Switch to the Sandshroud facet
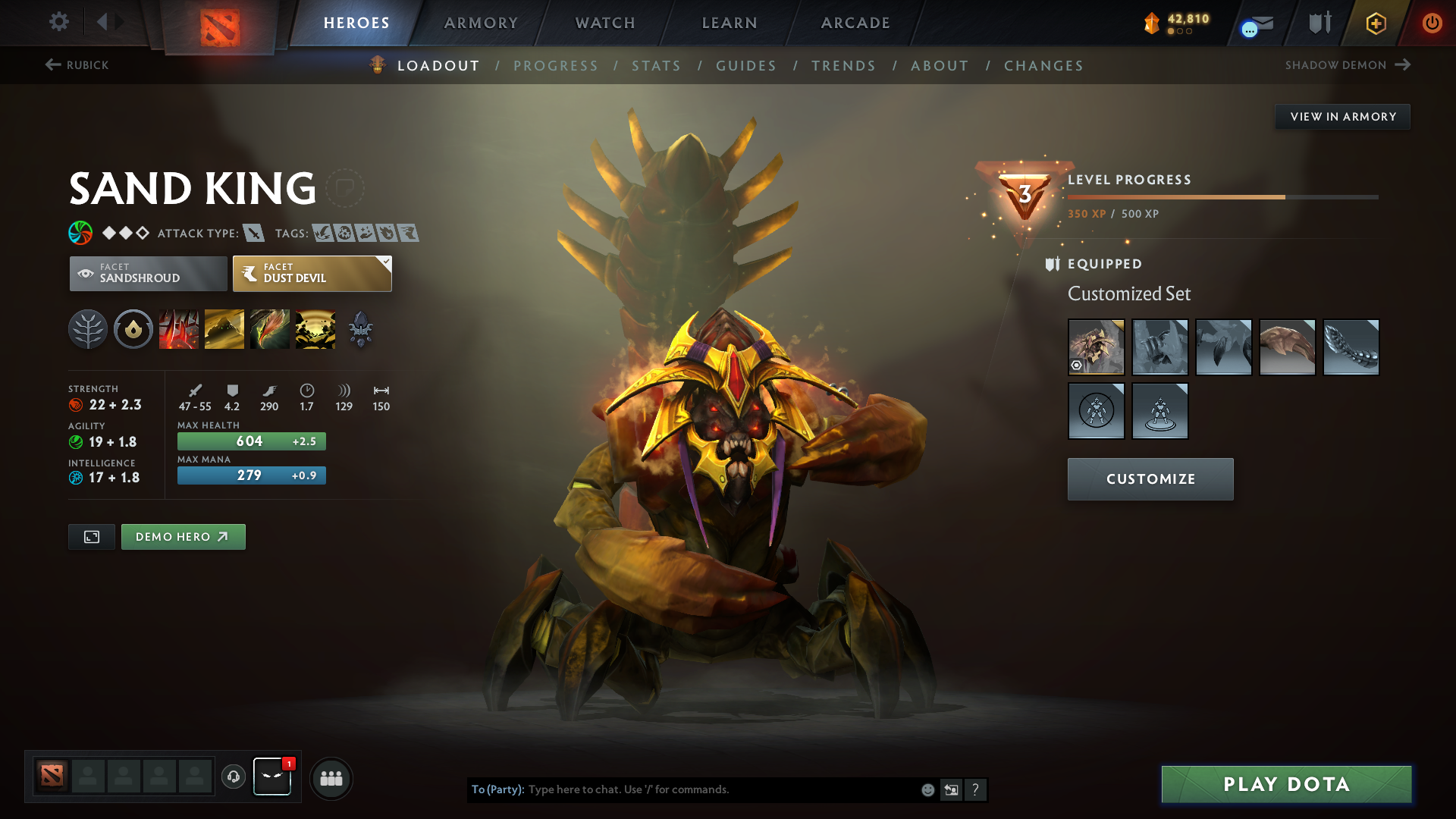Image resolution: width=1456 pixels, height=819 pixels. pyautogui.click(x=148, y=273)
